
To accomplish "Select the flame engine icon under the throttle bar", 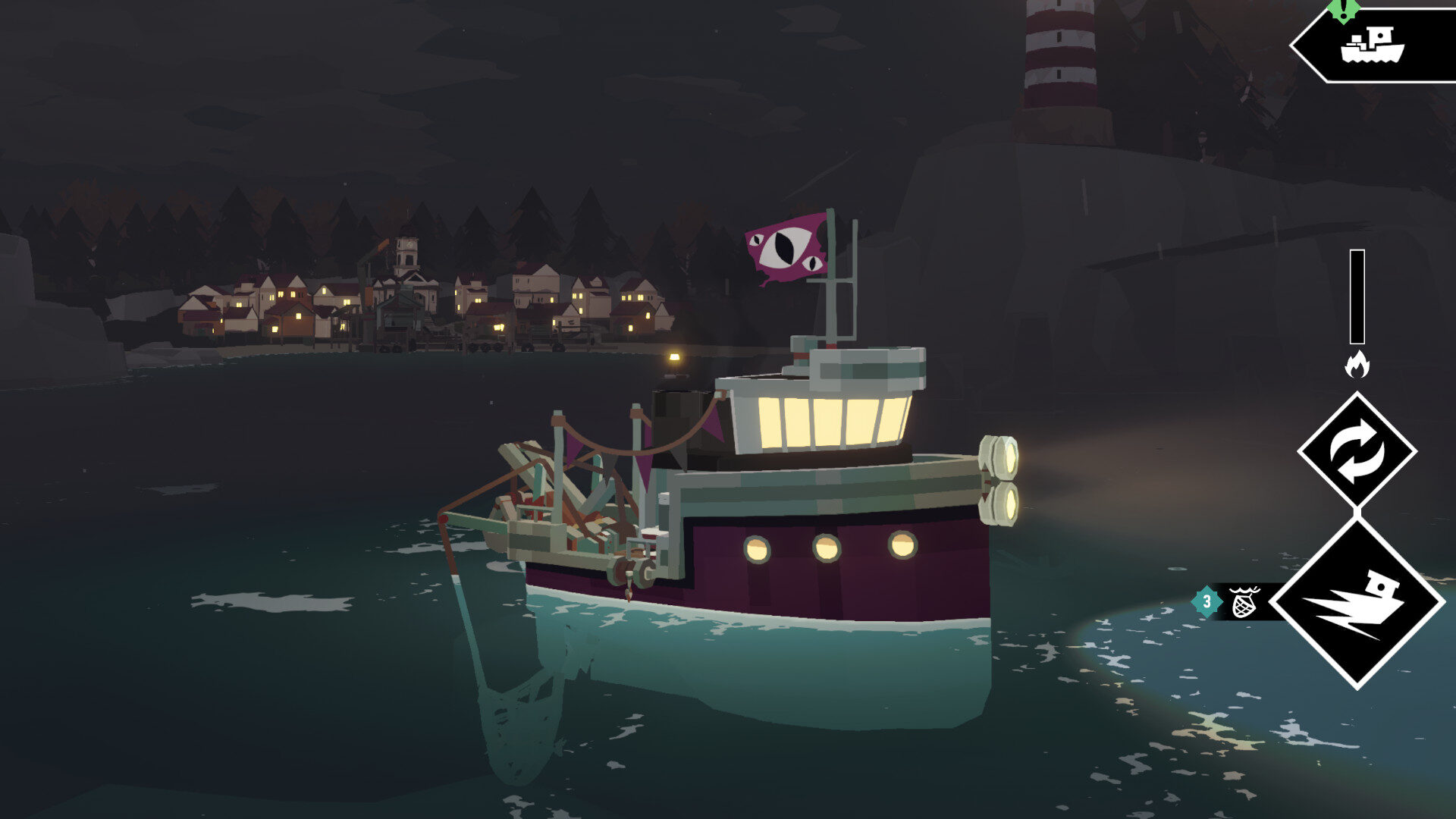I will coord(1357,363).
